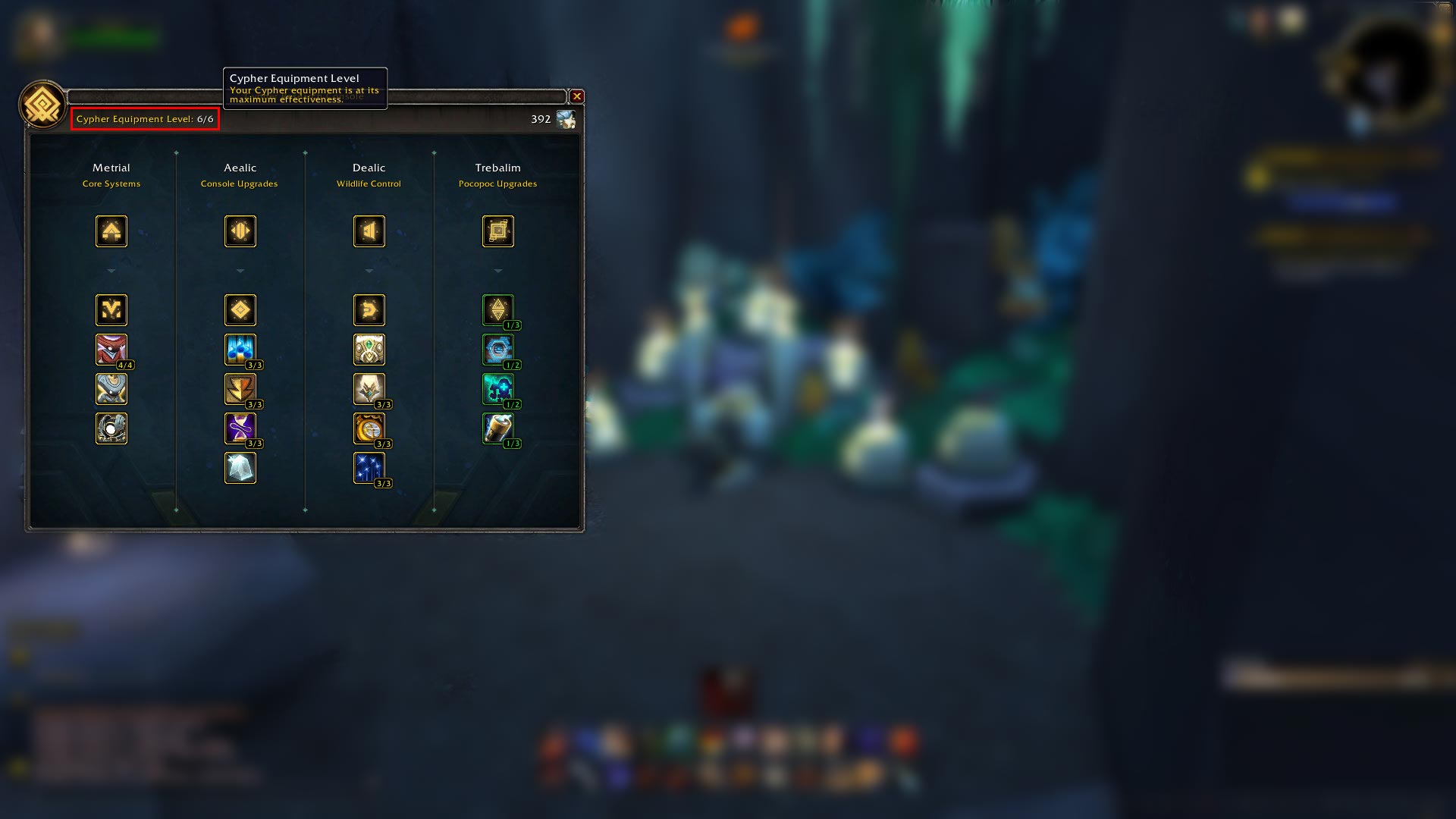Open the Aealic Console Upgrades root node
The image size is (1456, 819).
click(240, 231)
